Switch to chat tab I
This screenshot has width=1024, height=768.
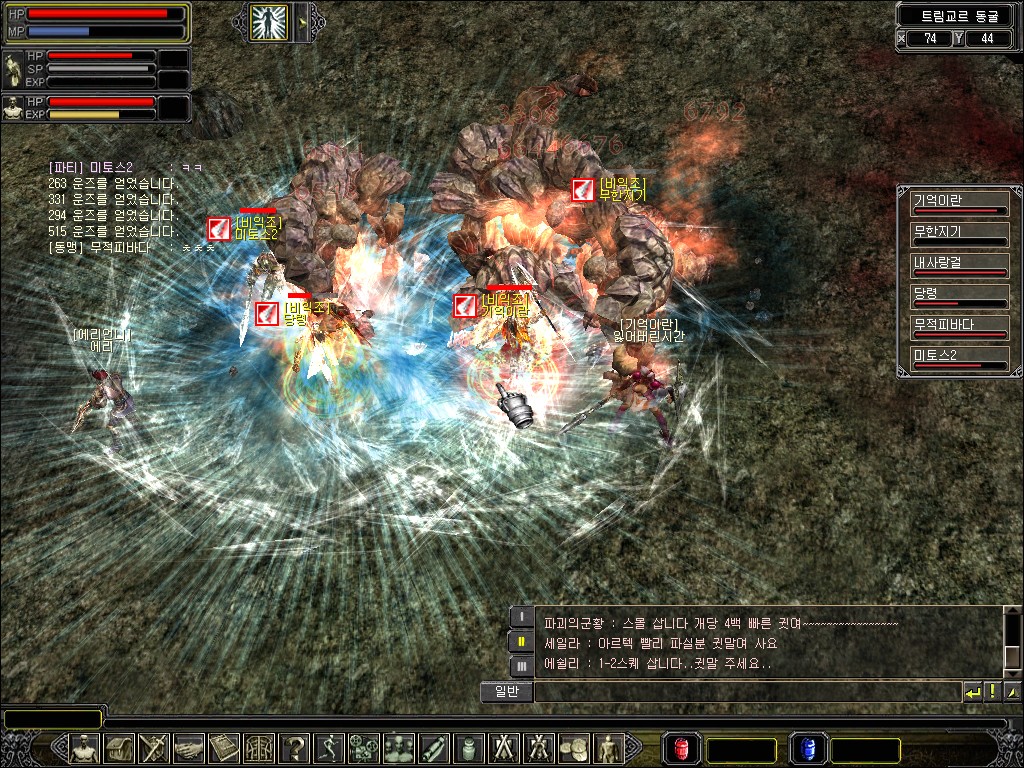521,618
